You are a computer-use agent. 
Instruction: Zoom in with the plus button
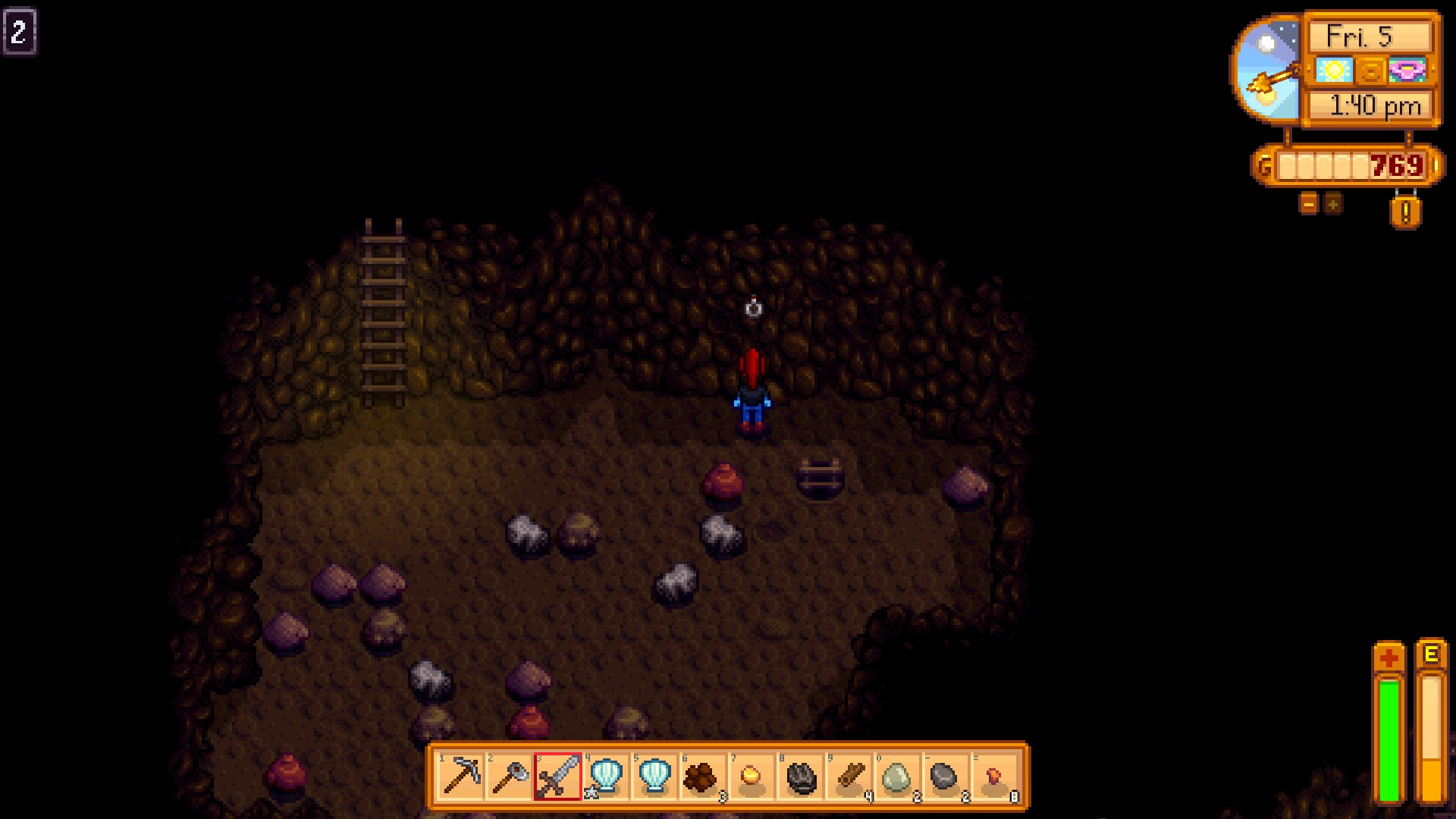click(x=1333, y=203)
